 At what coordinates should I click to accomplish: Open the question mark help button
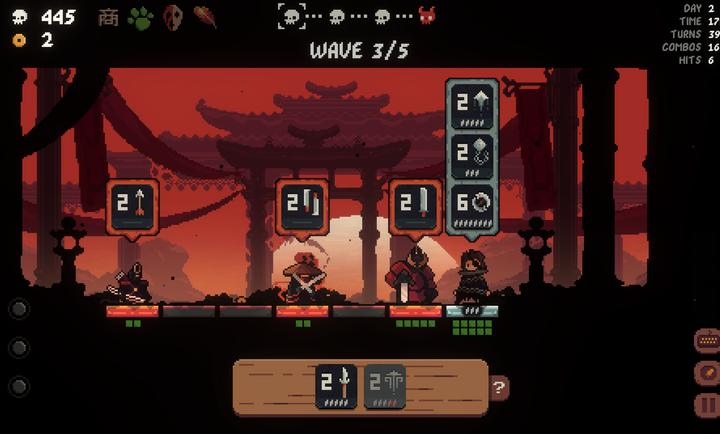[x=499, y=388]
